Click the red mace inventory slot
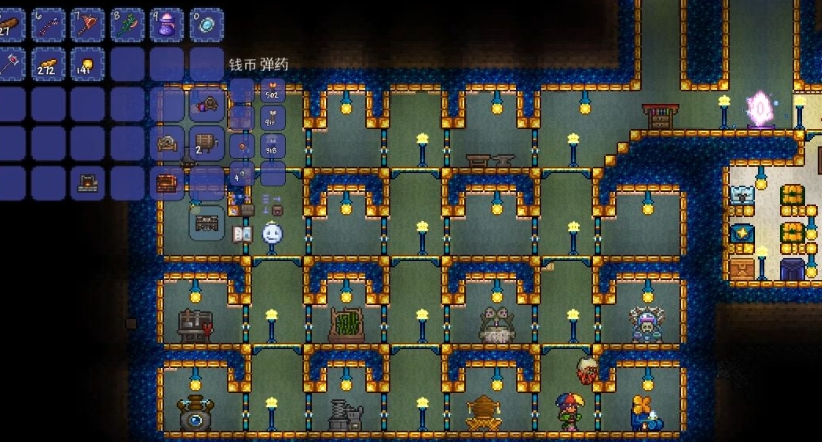 tap(9, 63)
